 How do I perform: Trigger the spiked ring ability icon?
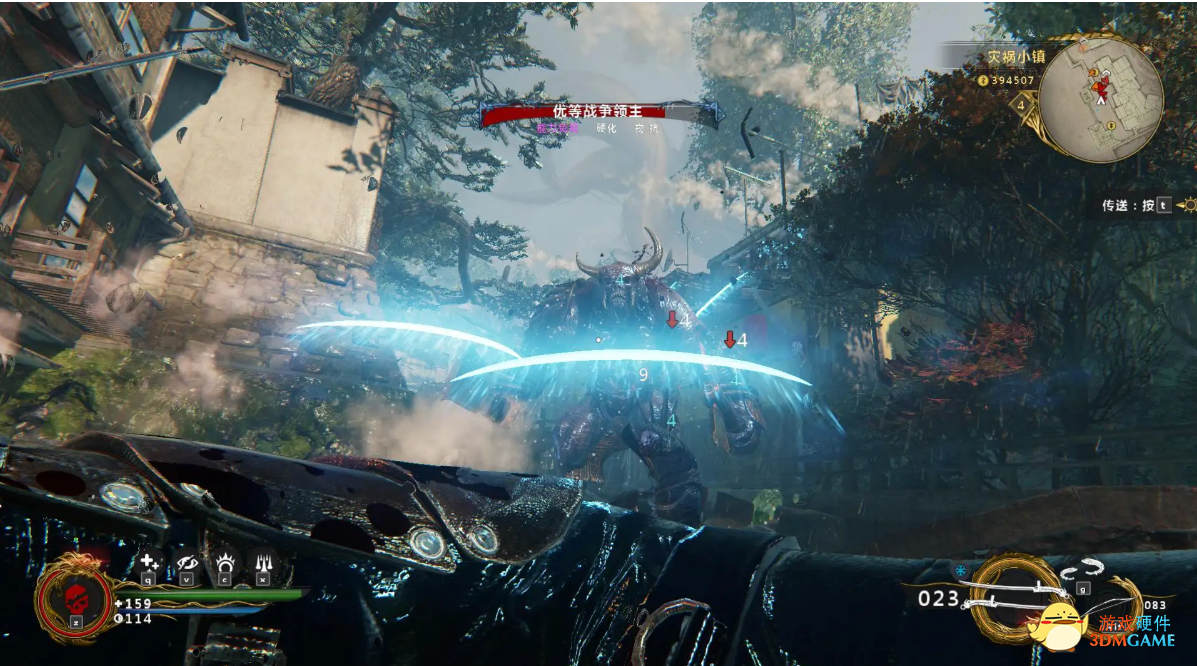click(224, 563)
